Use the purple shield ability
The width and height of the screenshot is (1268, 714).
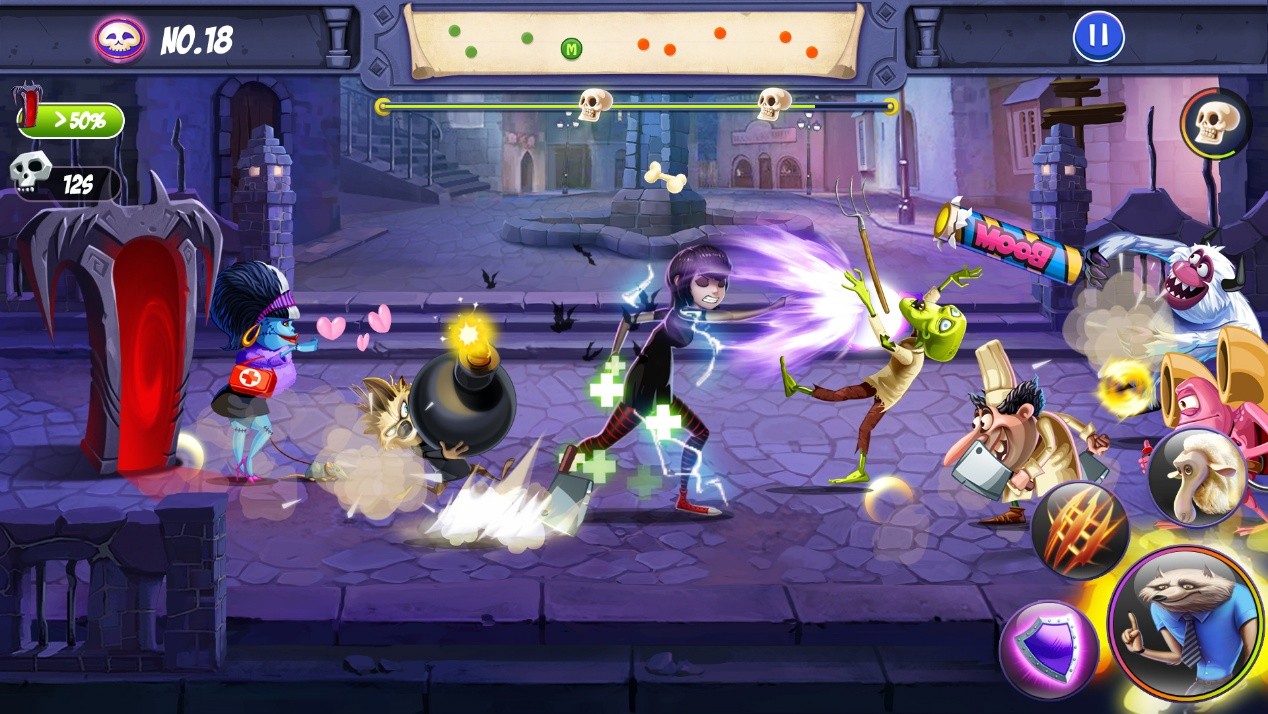pyautogui.click(x=1049, y=649)
